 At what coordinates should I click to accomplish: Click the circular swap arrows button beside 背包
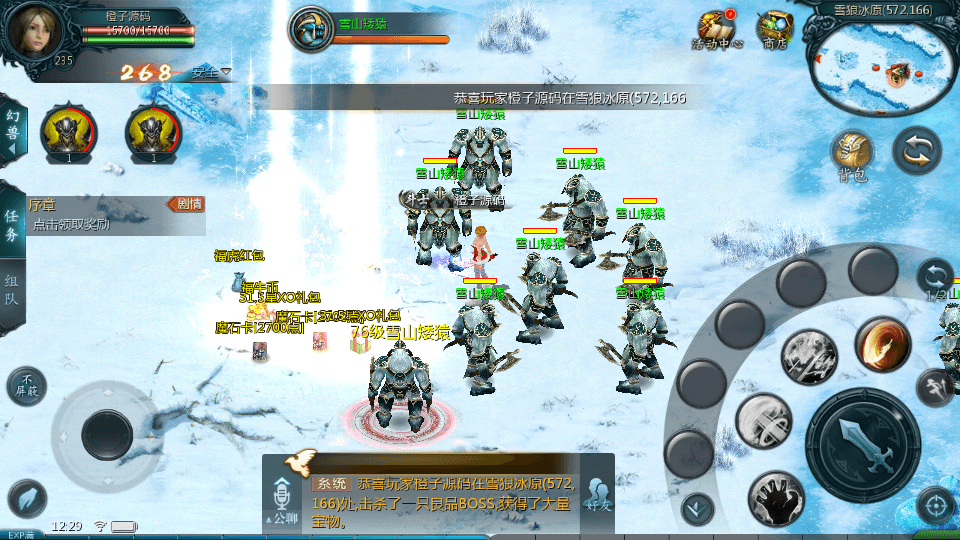pos(916,150)
